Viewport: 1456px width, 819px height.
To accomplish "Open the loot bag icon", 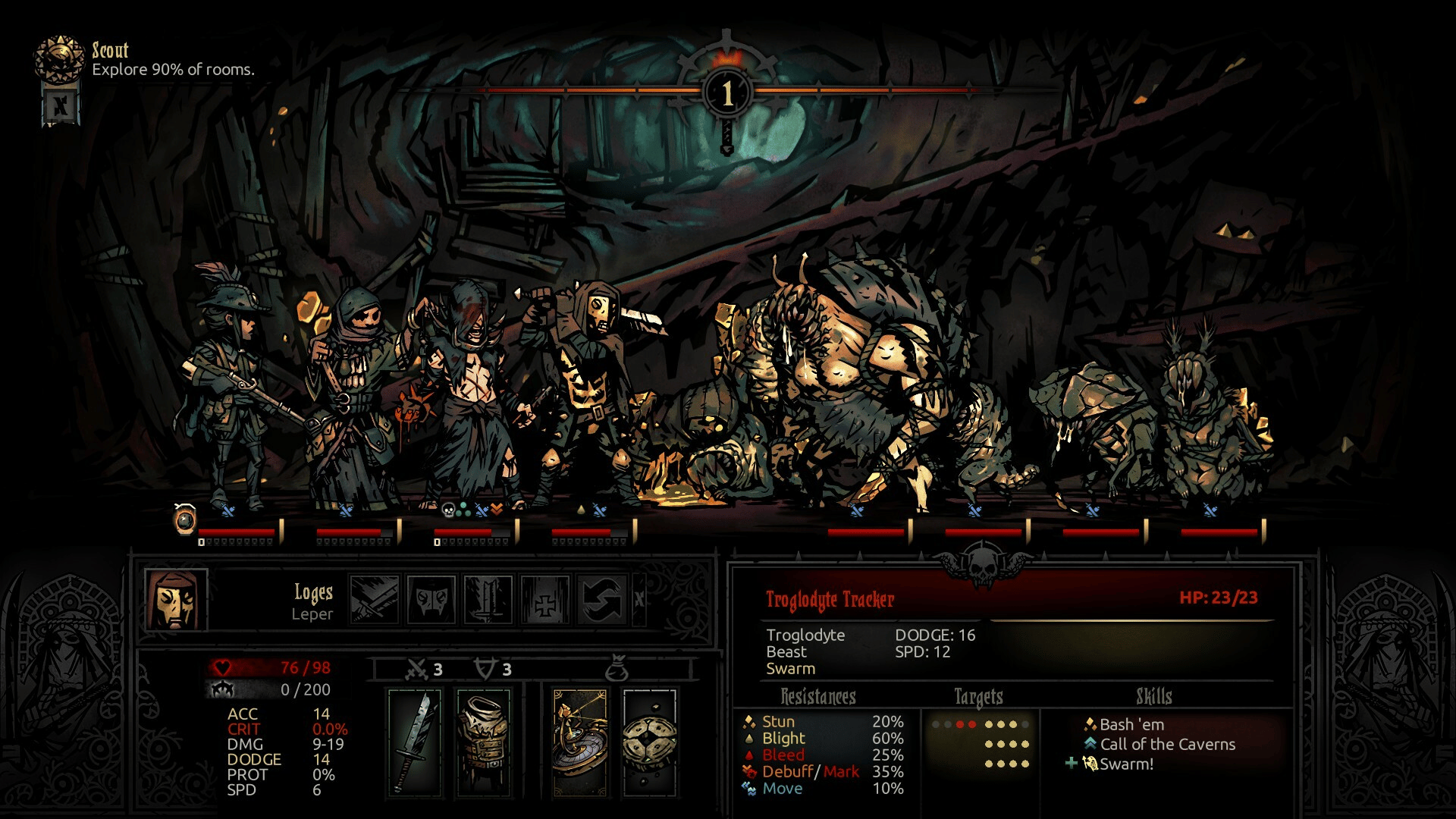I will [x=617, y=670].
